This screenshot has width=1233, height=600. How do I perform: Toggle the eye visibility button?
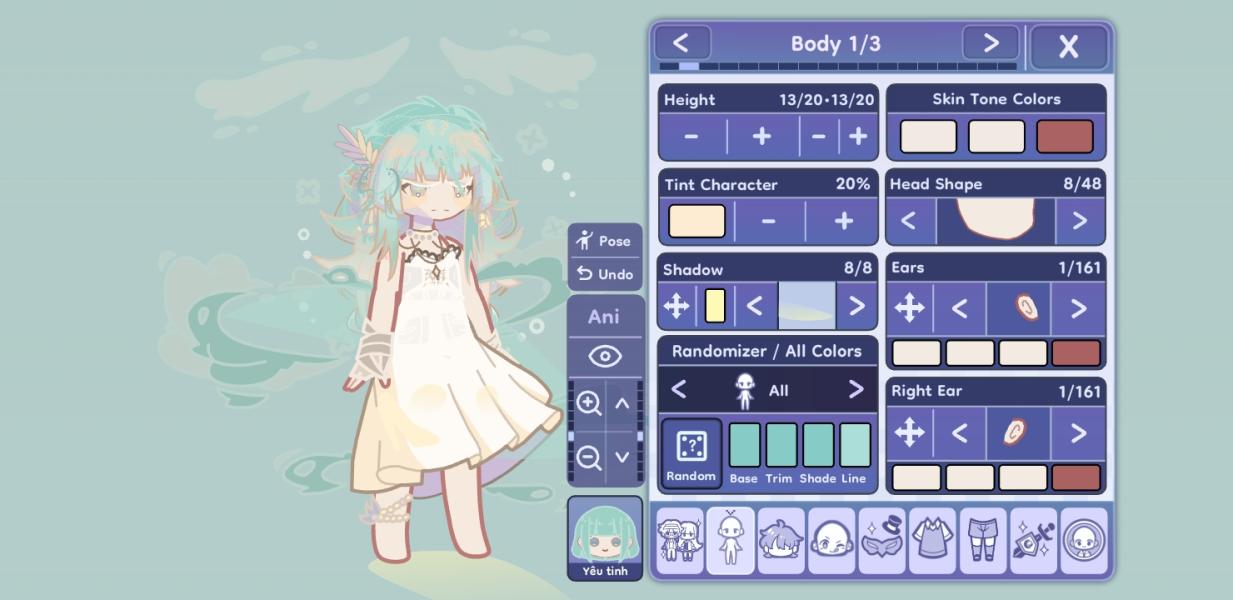(604, 356)
